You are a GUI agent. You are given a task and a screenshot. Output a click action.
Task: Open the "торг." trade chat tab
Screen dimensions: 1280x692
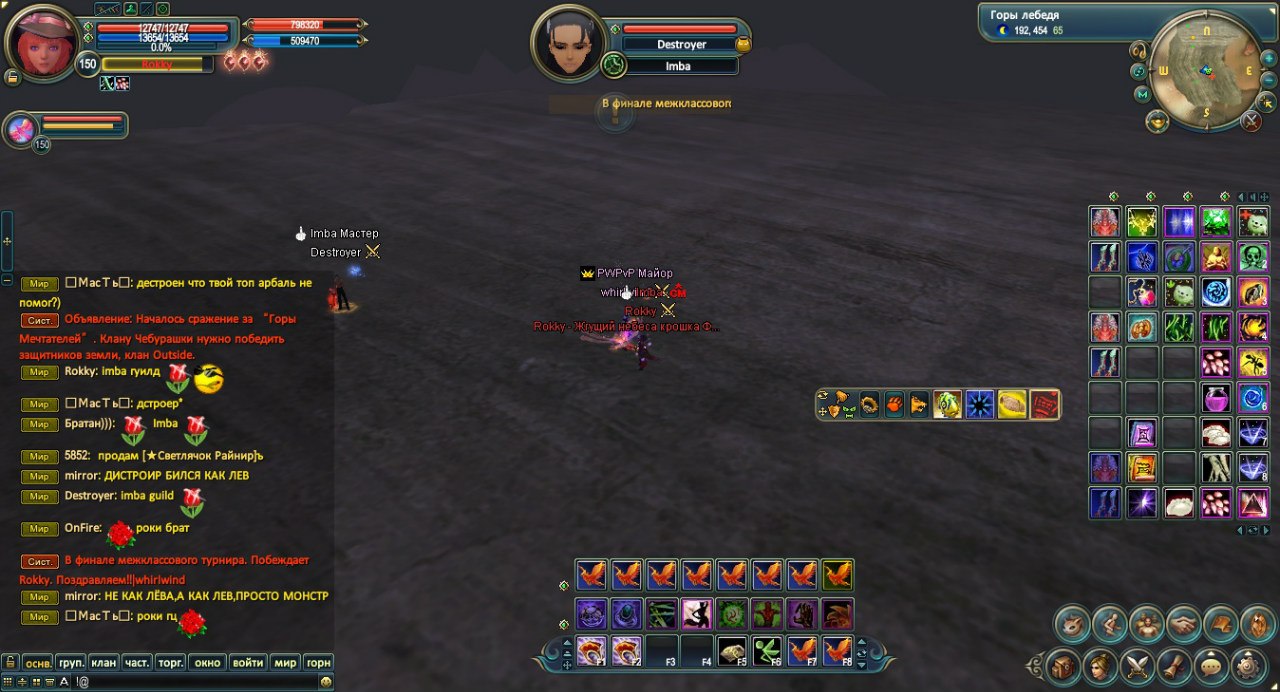[x=171, y=662]
